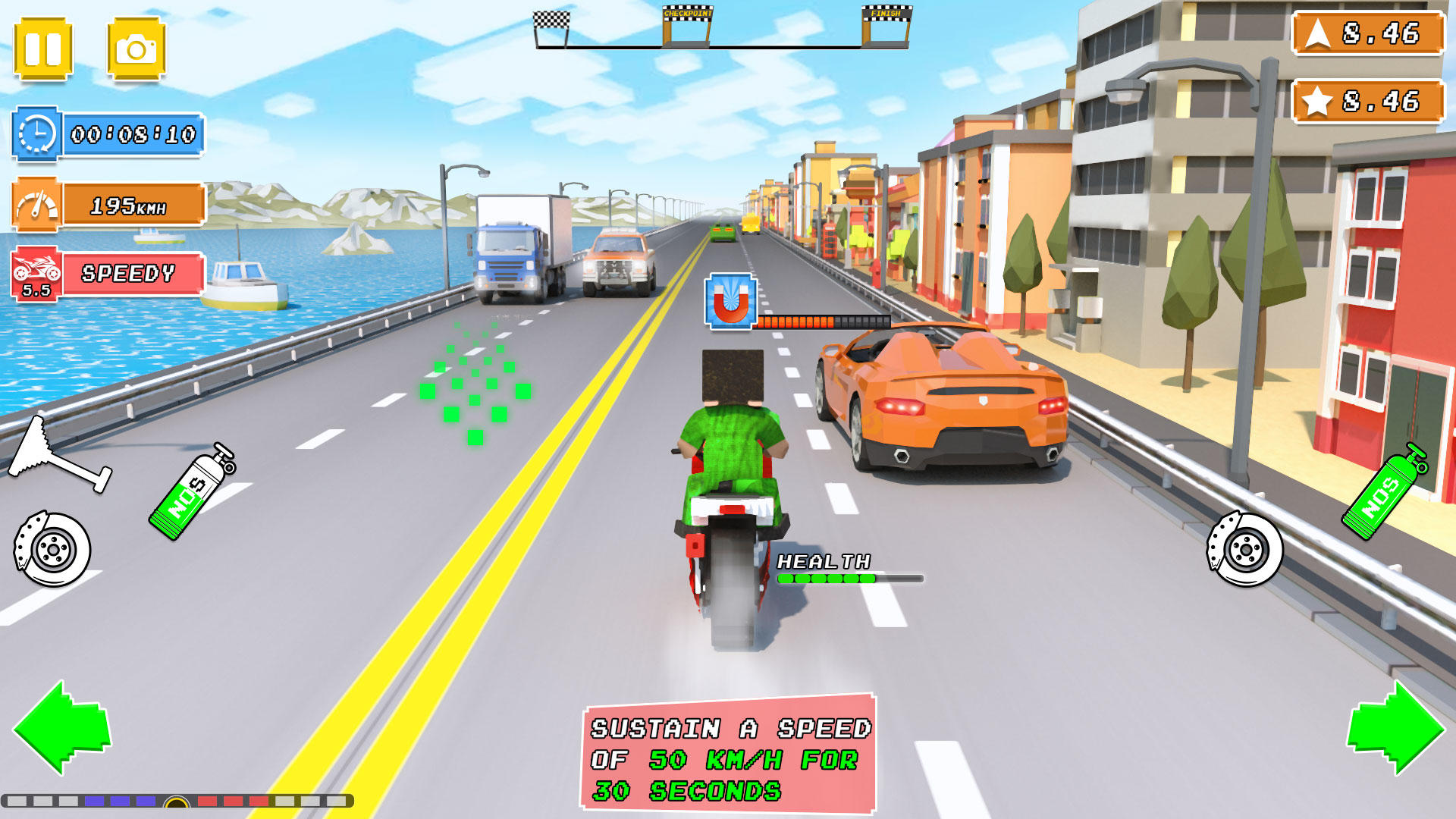Image resolution: width=1456 pixels, height=819 pixels.
Task: Activate the left NOS boost bottle
Action: pyautogui.click(x=190, y=485)
